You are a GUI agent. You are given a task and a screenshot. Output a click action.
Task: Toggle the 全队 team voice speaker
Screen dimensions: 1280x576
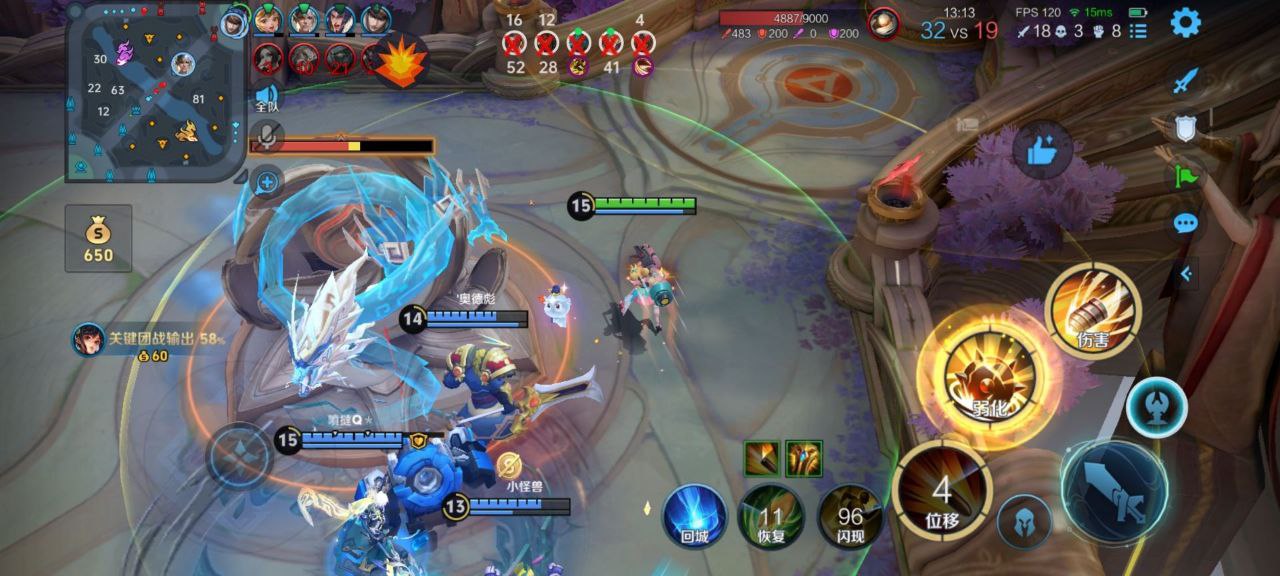pos(267,95)
